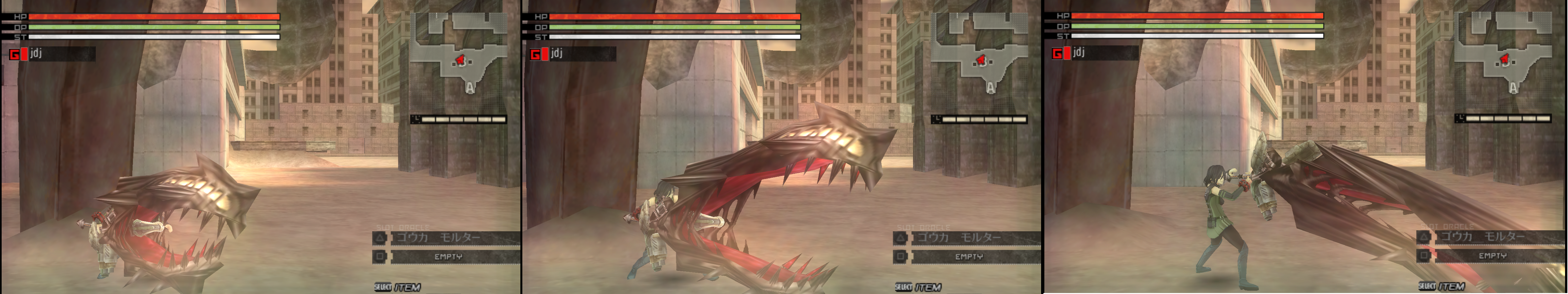Click the jdj player tag in the leftmost frame

(52, 54)
